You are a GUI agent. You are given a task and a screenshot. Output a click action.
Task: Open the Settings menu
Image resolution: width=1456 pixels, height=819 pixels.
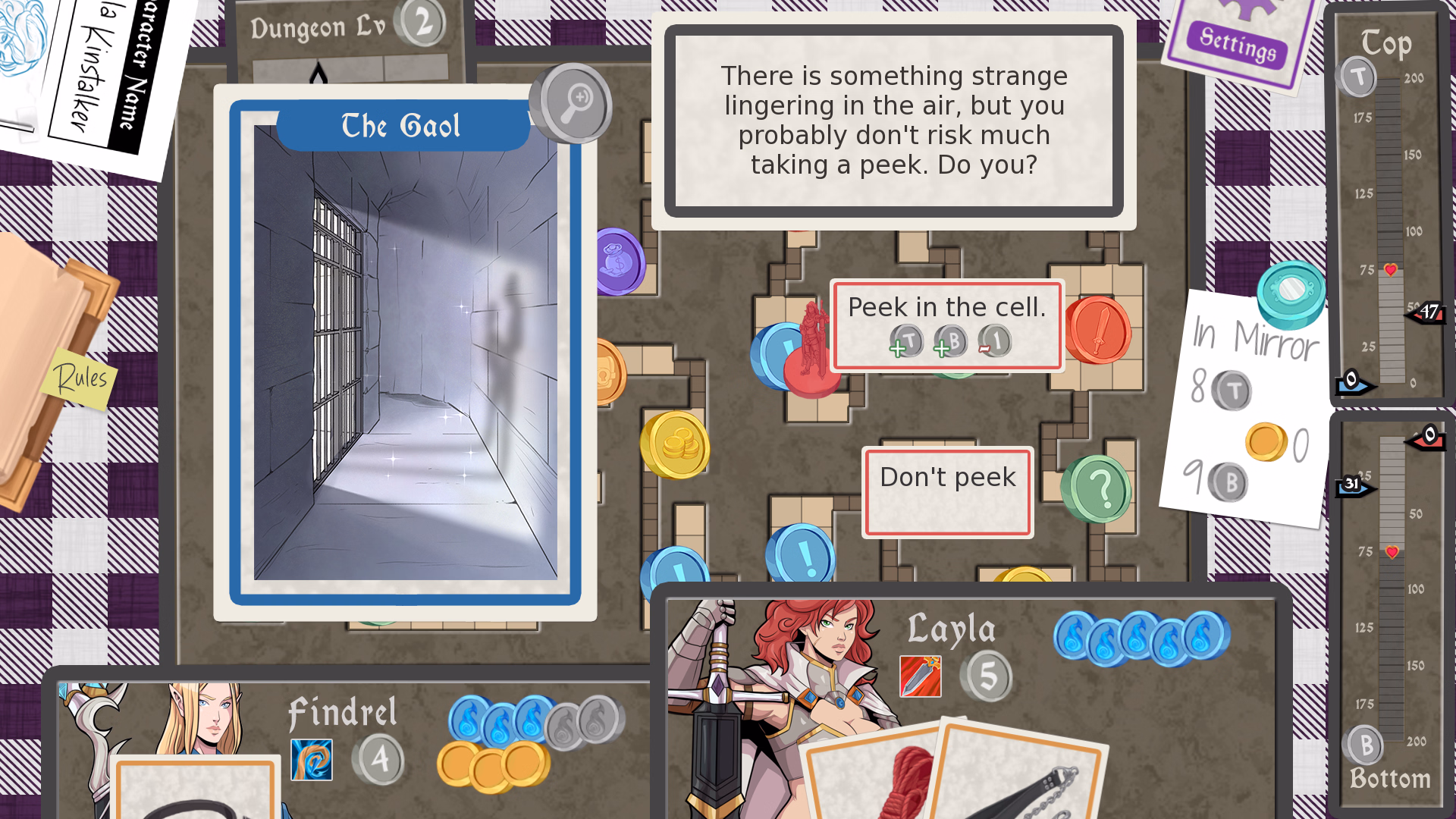(1238, 43)
